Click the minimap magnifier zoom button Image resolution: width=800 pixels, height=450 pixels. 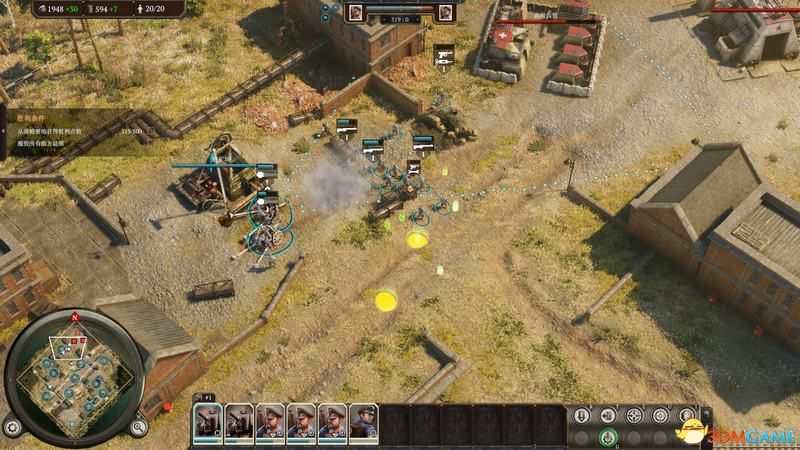pos(138,426)
